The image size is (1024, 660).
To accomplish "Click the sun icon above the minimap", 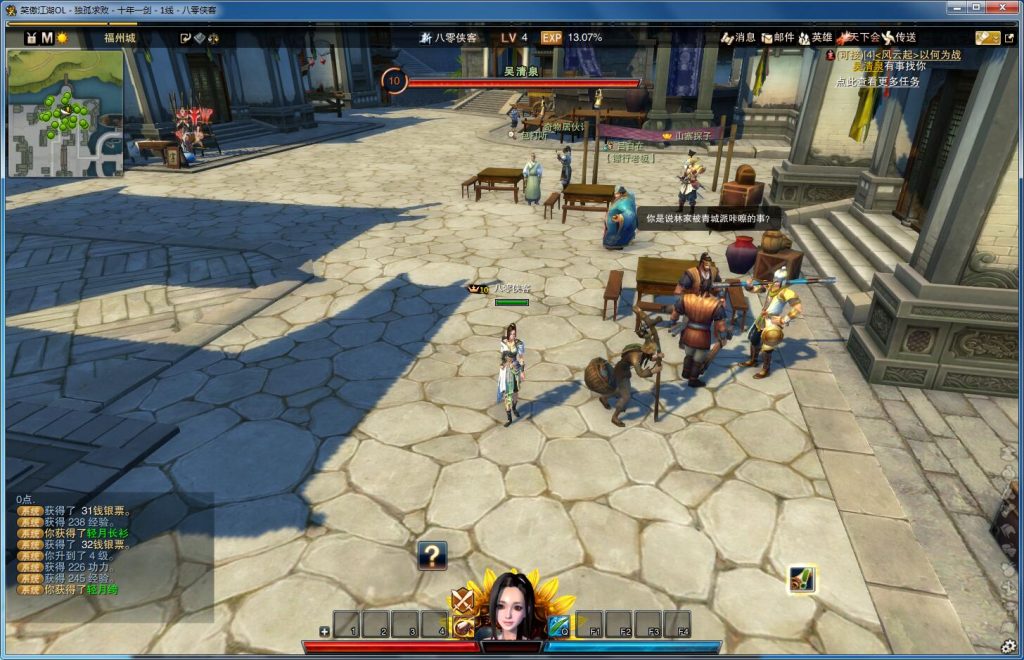I will 62,38.
